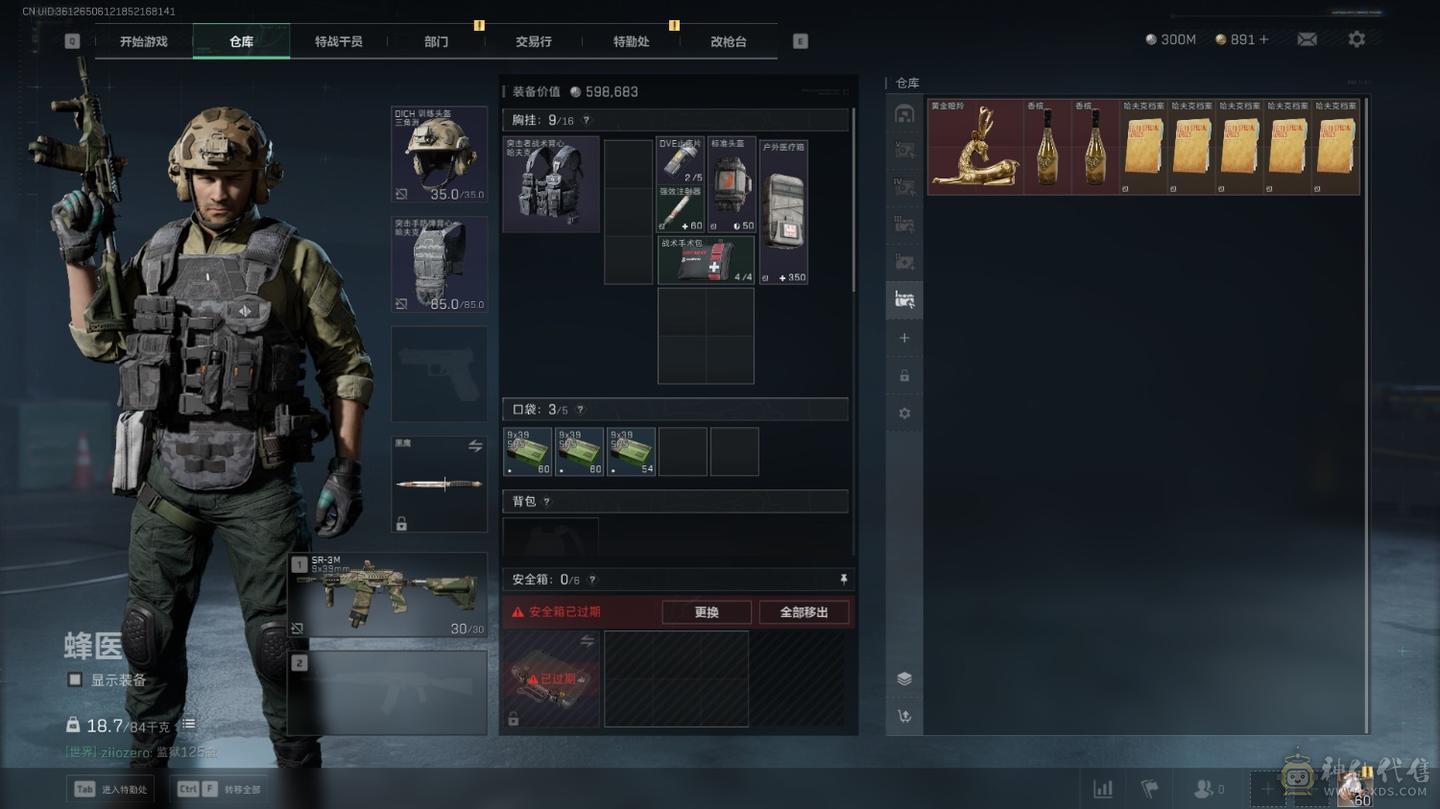
Task: Select the SR-3M weapon slot
Action: (387, 594)
